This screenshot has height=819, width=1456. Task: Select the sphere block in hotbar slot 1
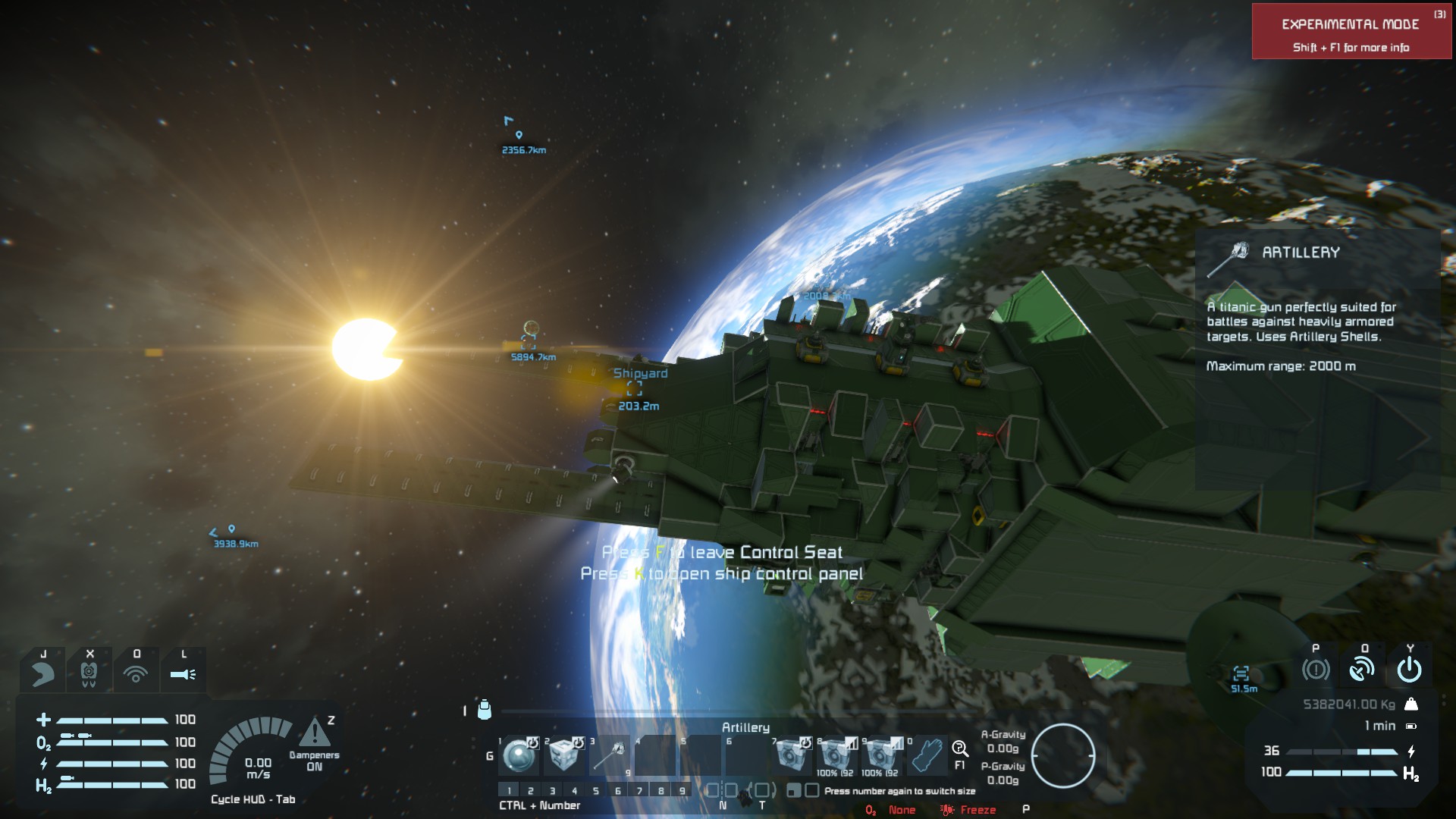519,755
